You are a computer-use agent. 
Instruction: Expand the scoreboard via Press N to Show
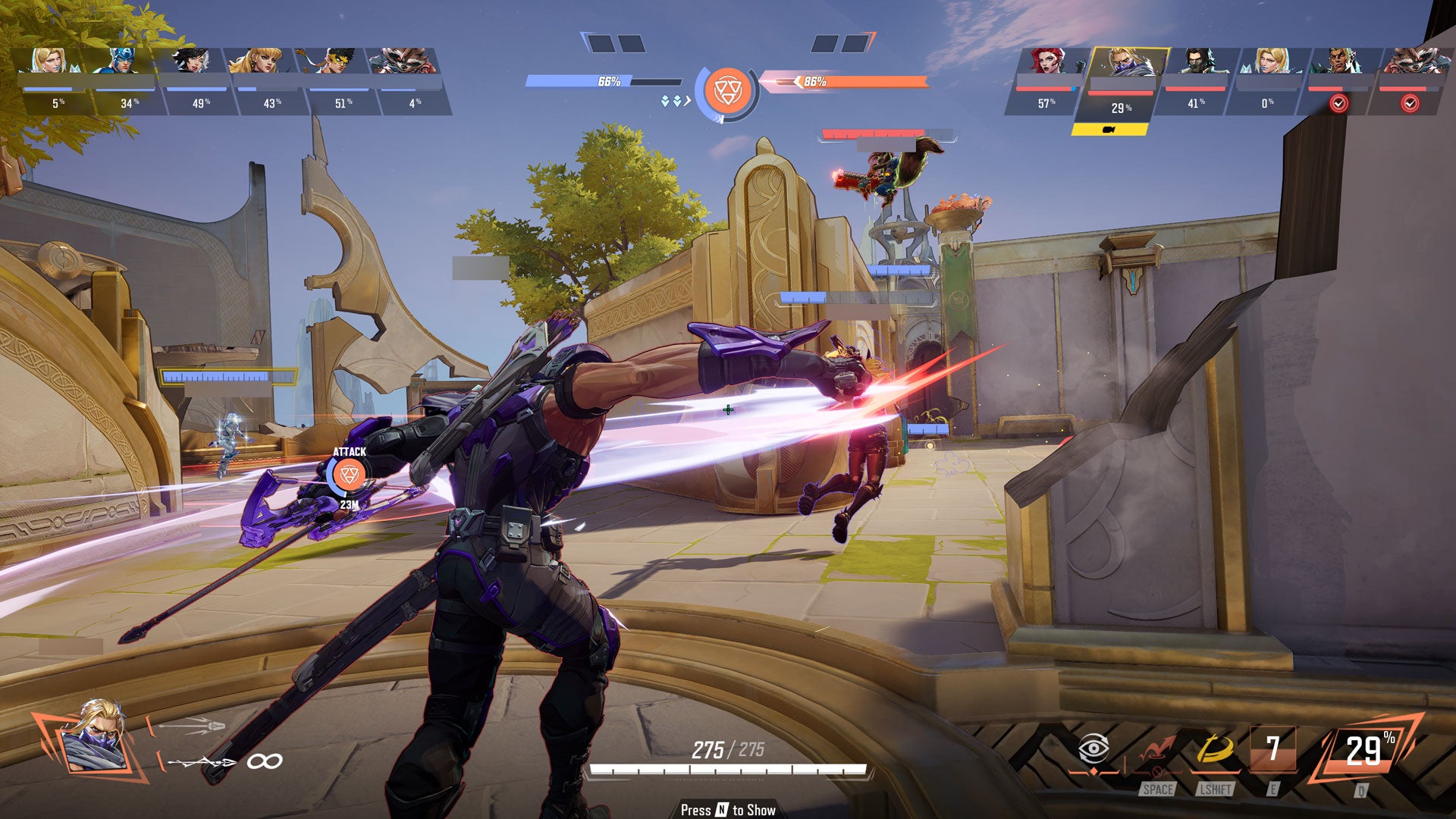click(x=728, y=809)
